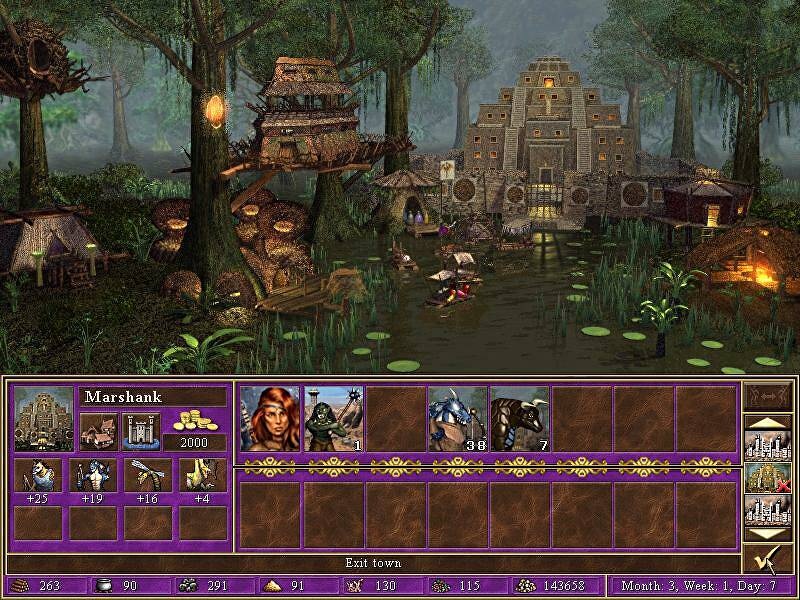Screen dimensions: 800x600
Task: Select the lizardman stack of 38
Action: tap(457, 417)
